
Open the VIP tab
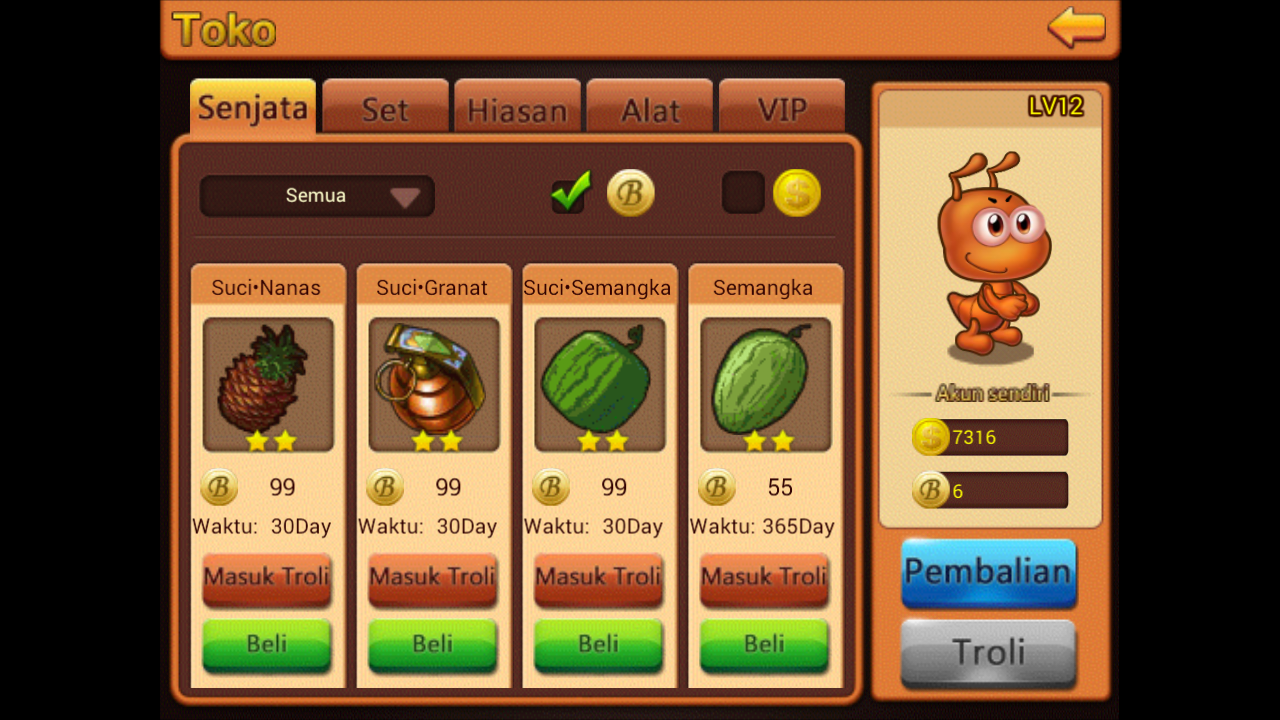tap(782, 108)
